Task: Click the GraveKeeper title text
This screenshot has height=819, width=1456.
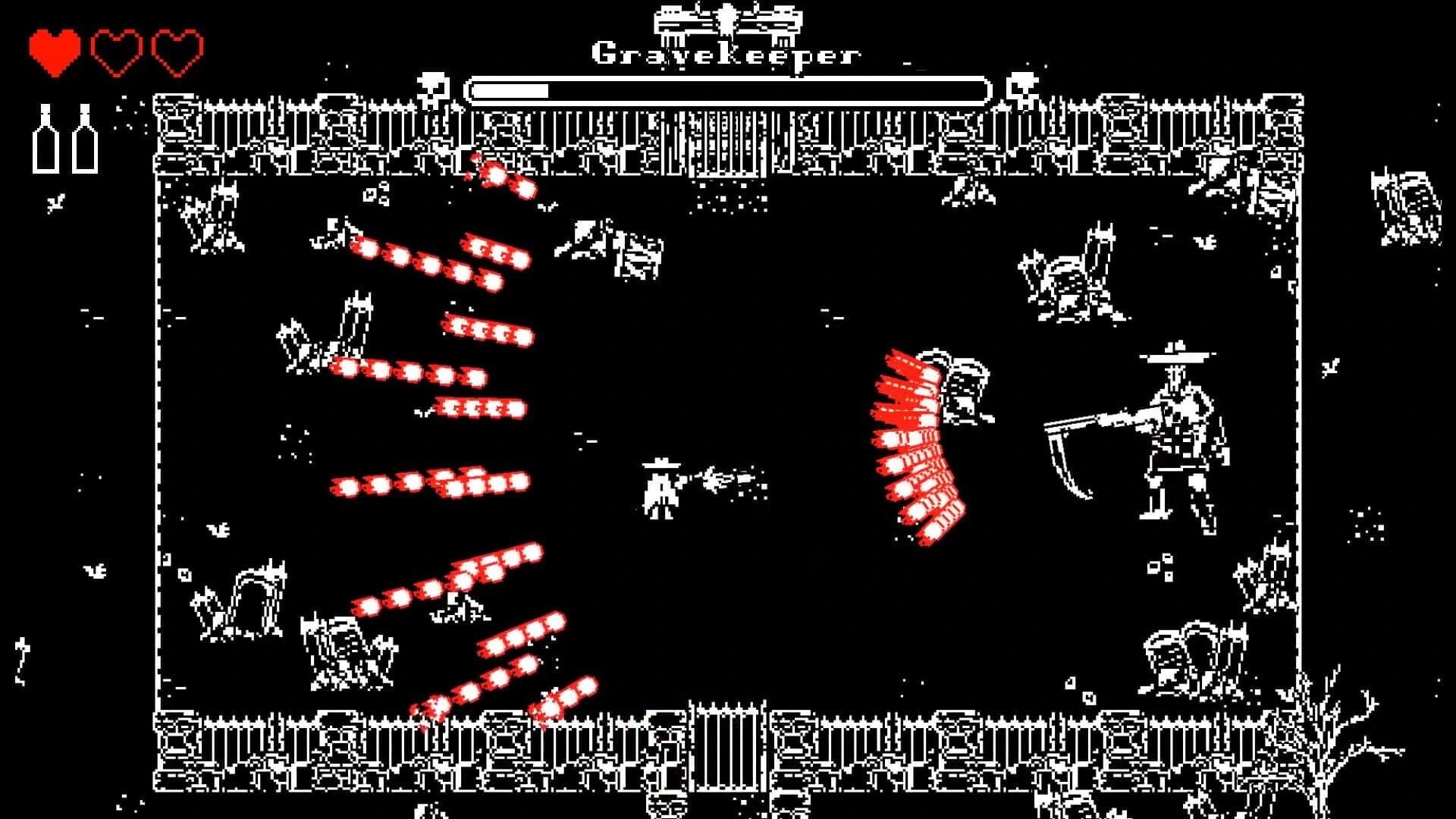Action: 726,53
